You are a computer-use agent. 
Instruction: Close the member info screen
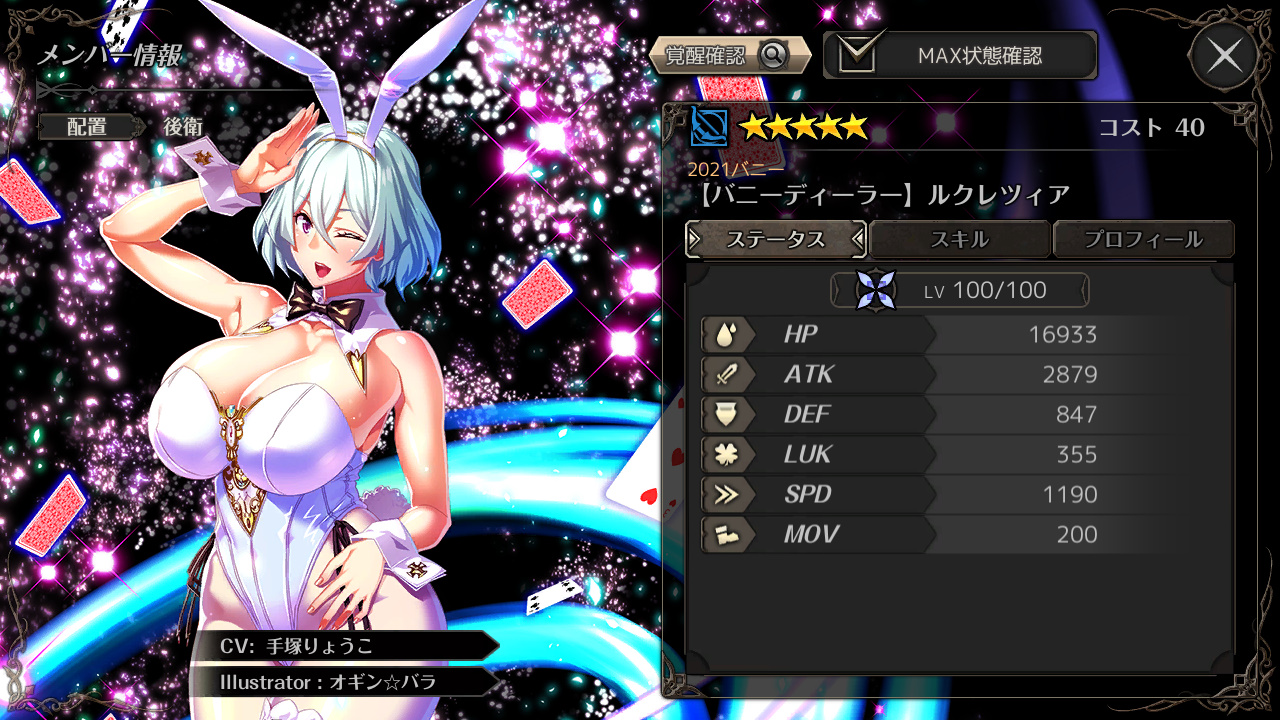click(x=1224, y=56)
